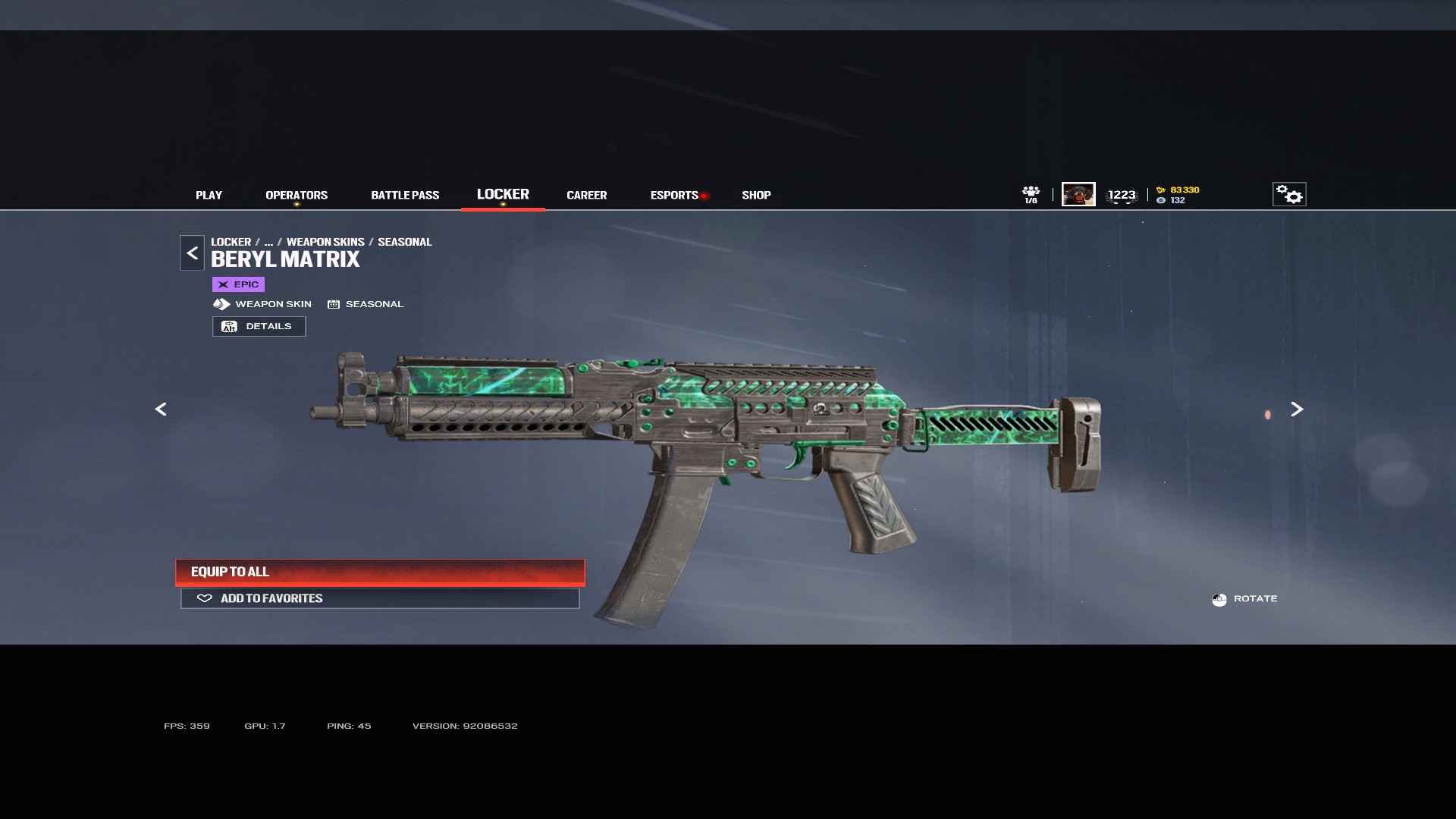Equip Beryl Matrix to all weapons
1456x819 pixels.
380,572
